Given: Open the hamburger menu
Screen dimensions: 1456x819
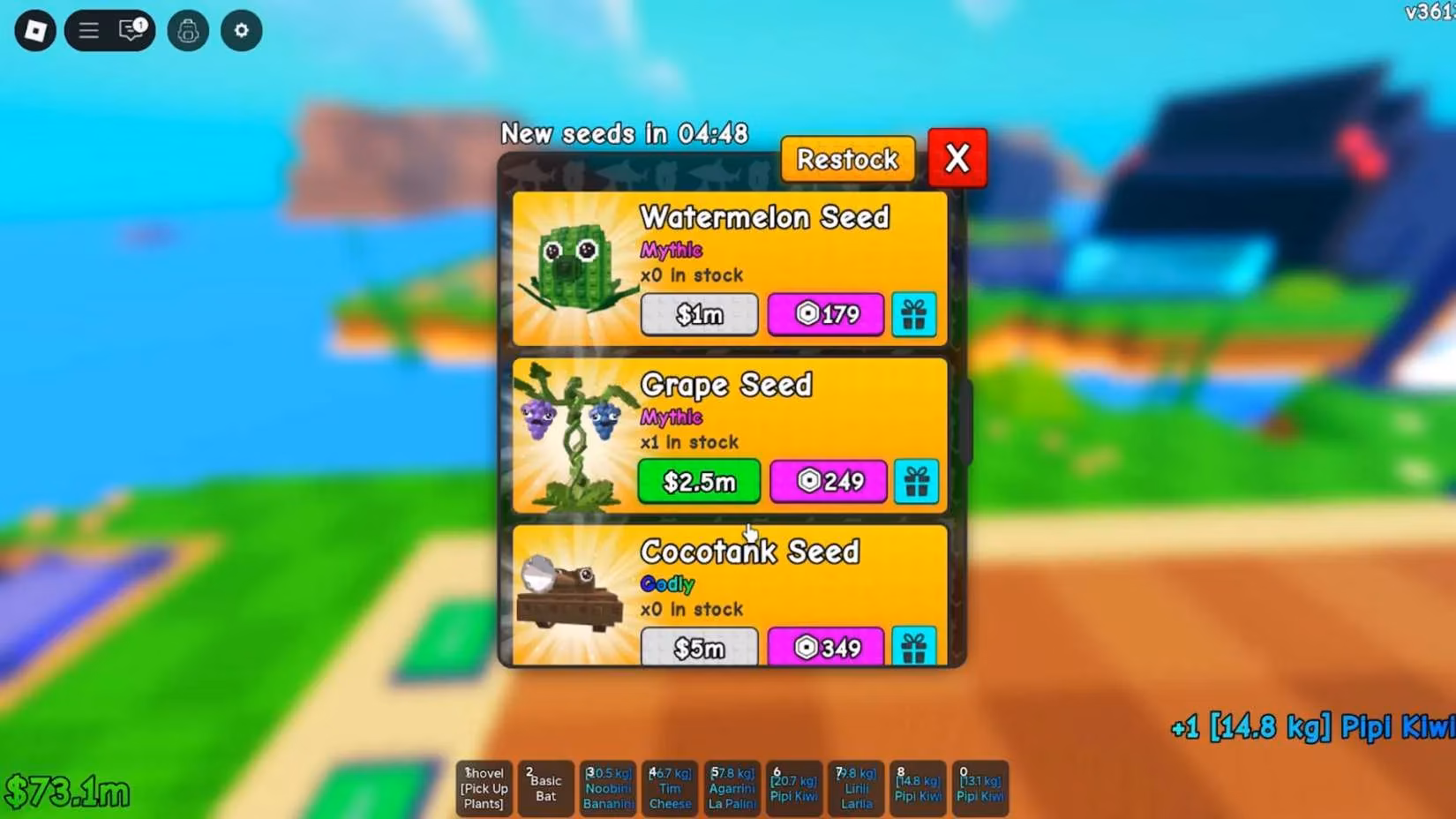Looking at the screenshot, I should point(88,30).
